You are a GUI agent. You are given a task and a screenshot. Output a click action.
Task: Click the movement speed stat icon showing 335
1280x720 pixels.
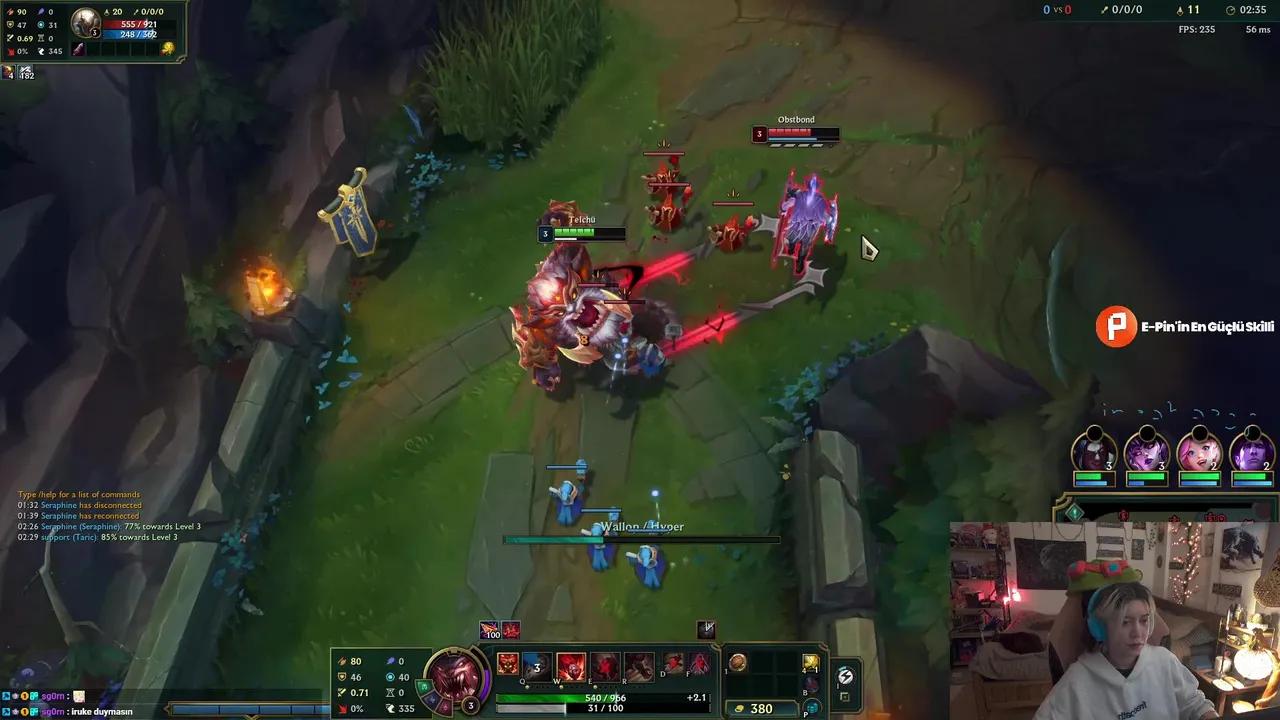click(x=390, y=708)
